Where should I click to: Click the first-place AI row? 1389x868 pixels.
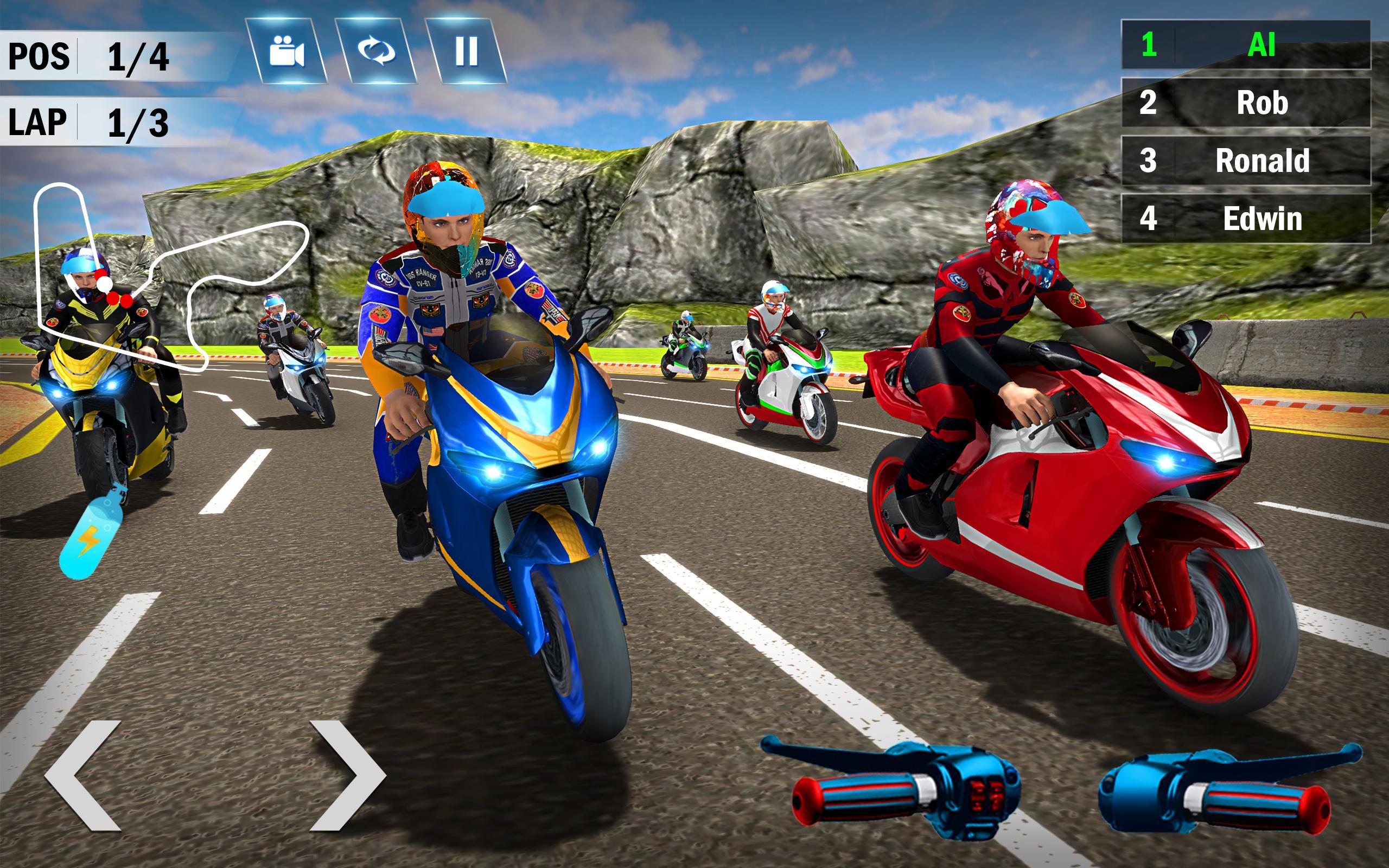pyautogui.click(x=1246, y=45)
